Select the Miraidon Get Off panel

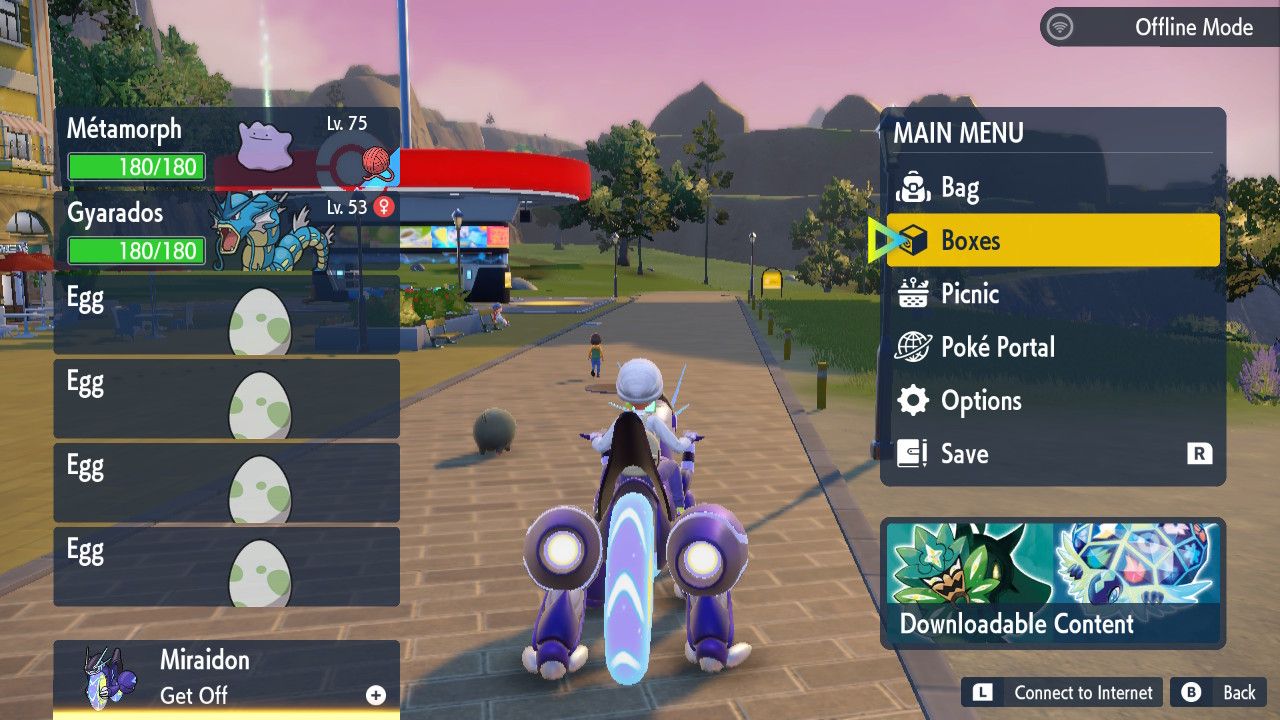click(x=226, y=678)
